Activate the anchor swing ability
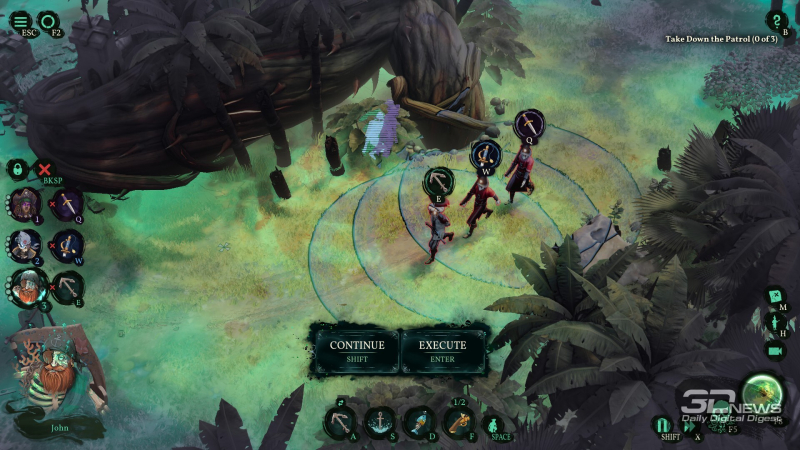The width and height of the screenshot is (800, 450). [340, 421]
